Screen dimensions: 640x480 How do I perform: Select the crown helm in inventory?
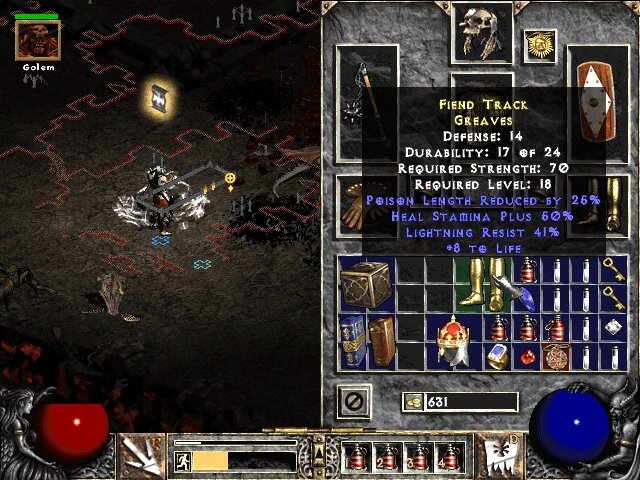pyautogui.click(x=455, y=342)
